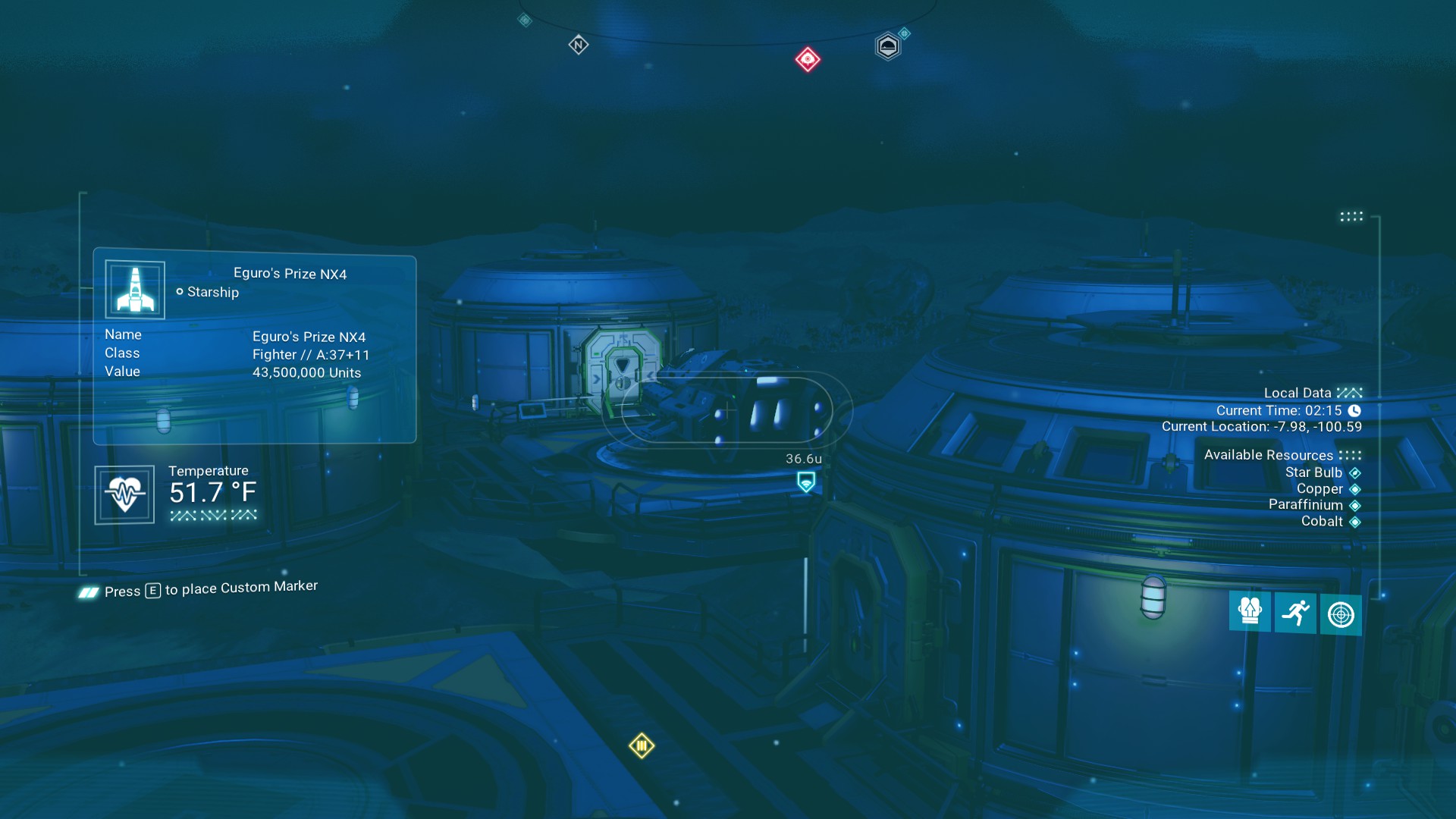Screen dimensions: 1456x819
Task: Select the signal shield marker below 36.6u
Action: tap(806, 482)
